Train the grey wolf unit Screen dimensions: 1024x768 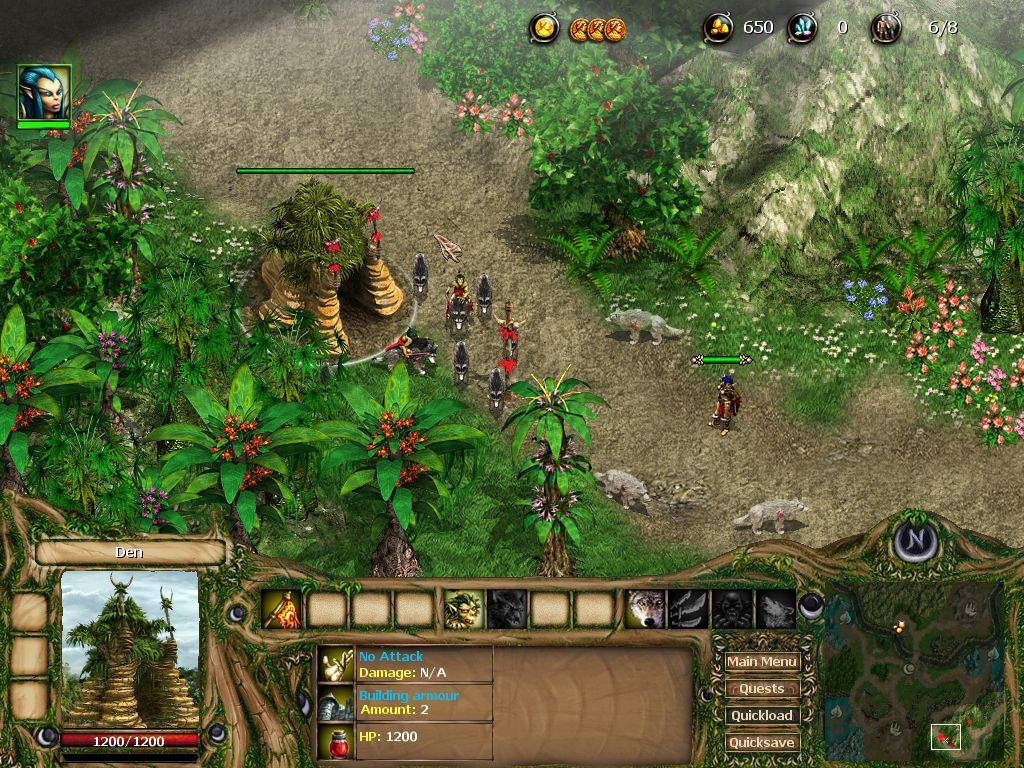click(645, 609)
